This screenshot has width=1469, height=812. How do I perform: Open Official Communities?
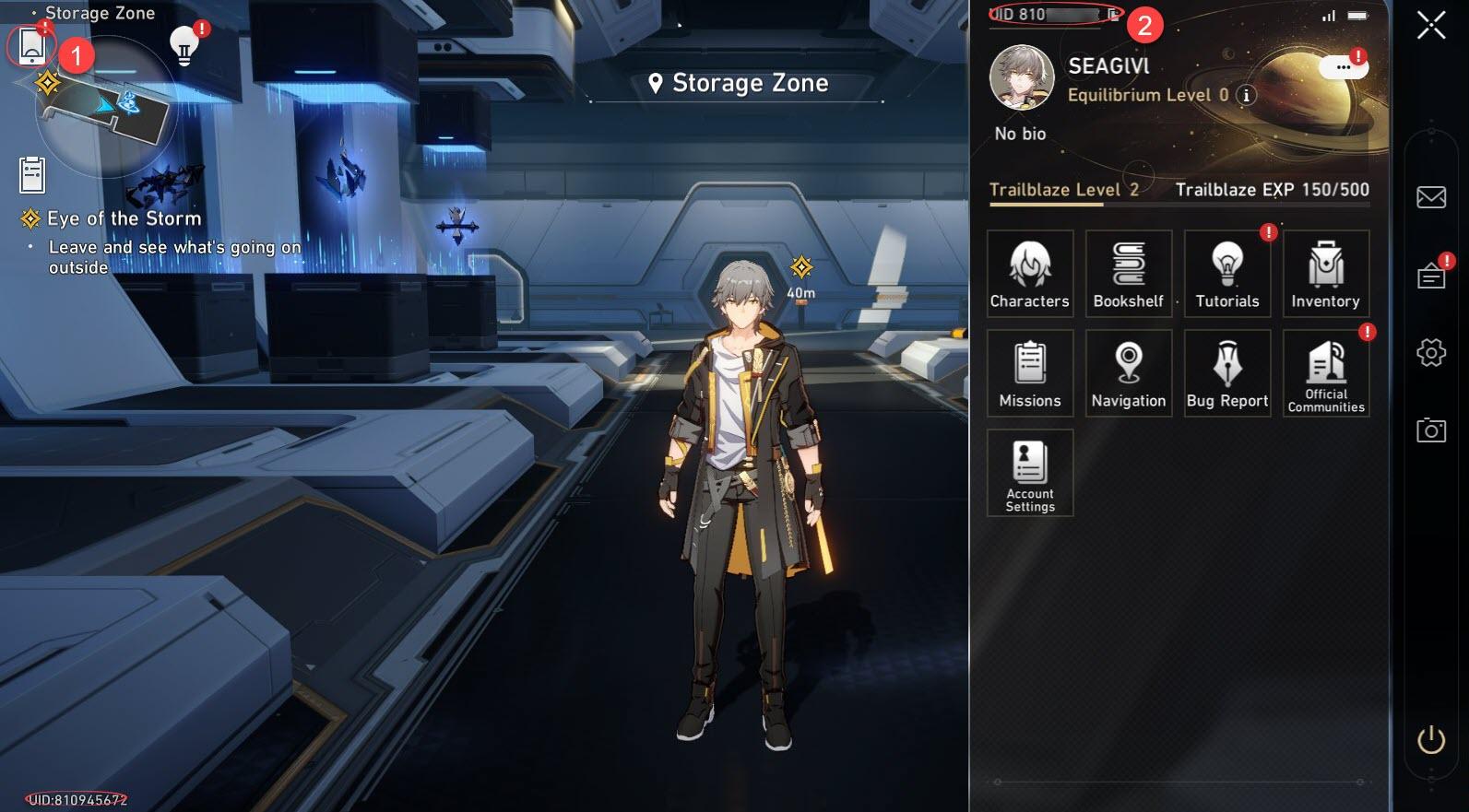[x=1325, y=373]
